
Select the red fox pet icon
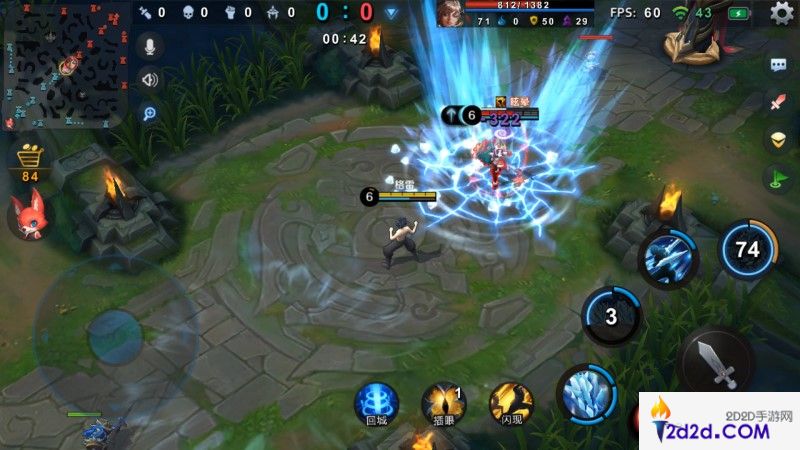pos(26,215)
